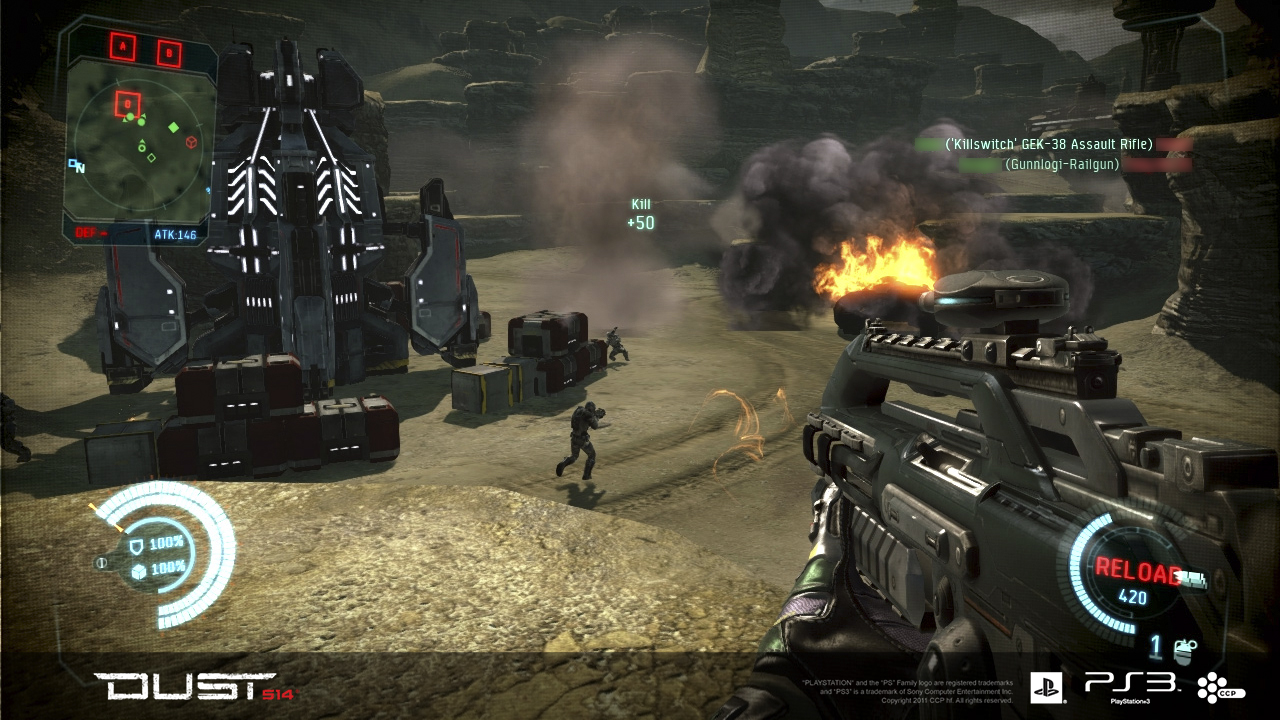Click the bullet ammo icon beside RELOAD
Screen dimensions: 1280x720
(x=1194, y=577)
